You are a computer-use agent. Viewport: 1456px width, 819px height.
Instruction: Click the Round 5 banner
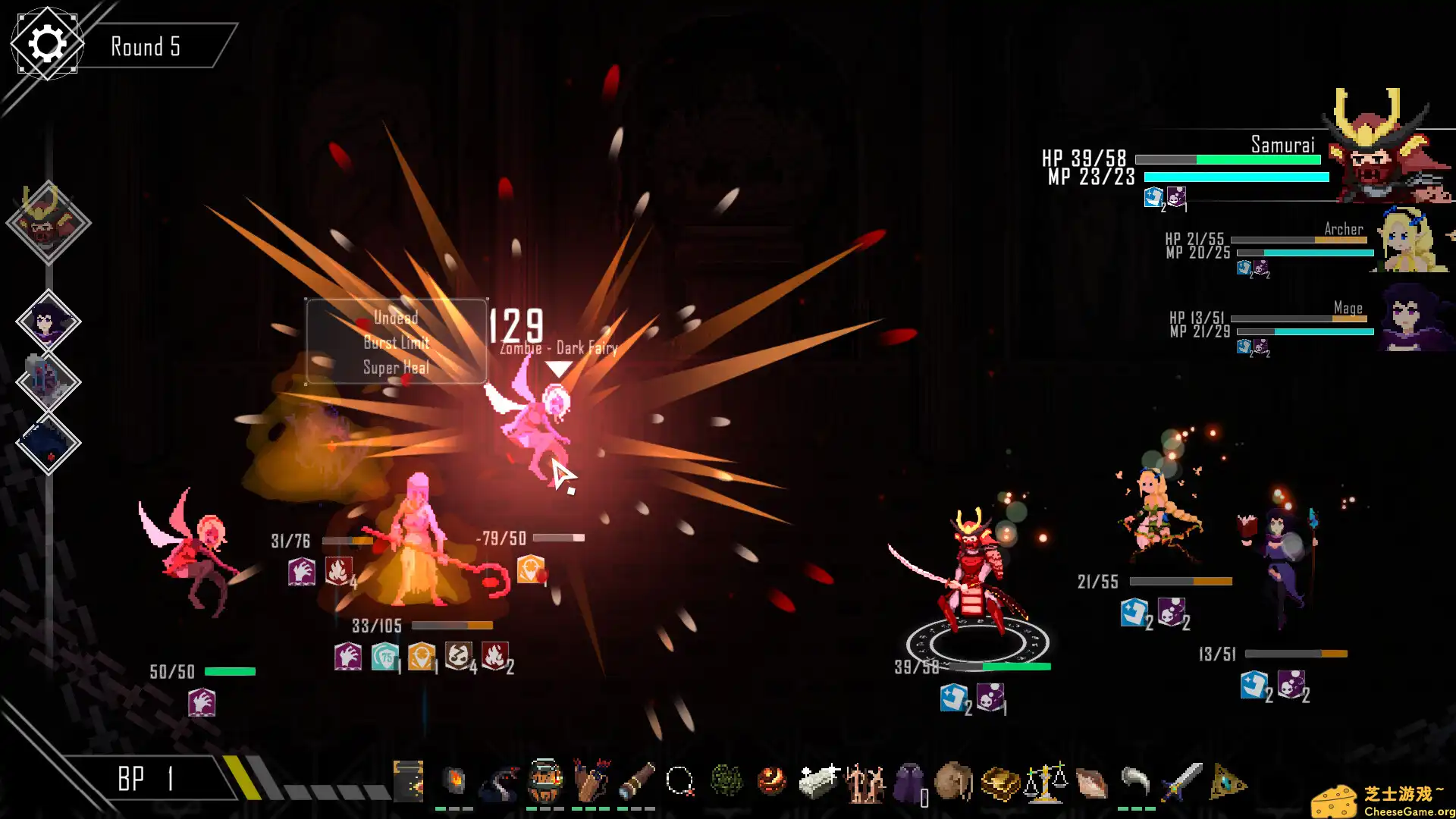tap(146, 46)
